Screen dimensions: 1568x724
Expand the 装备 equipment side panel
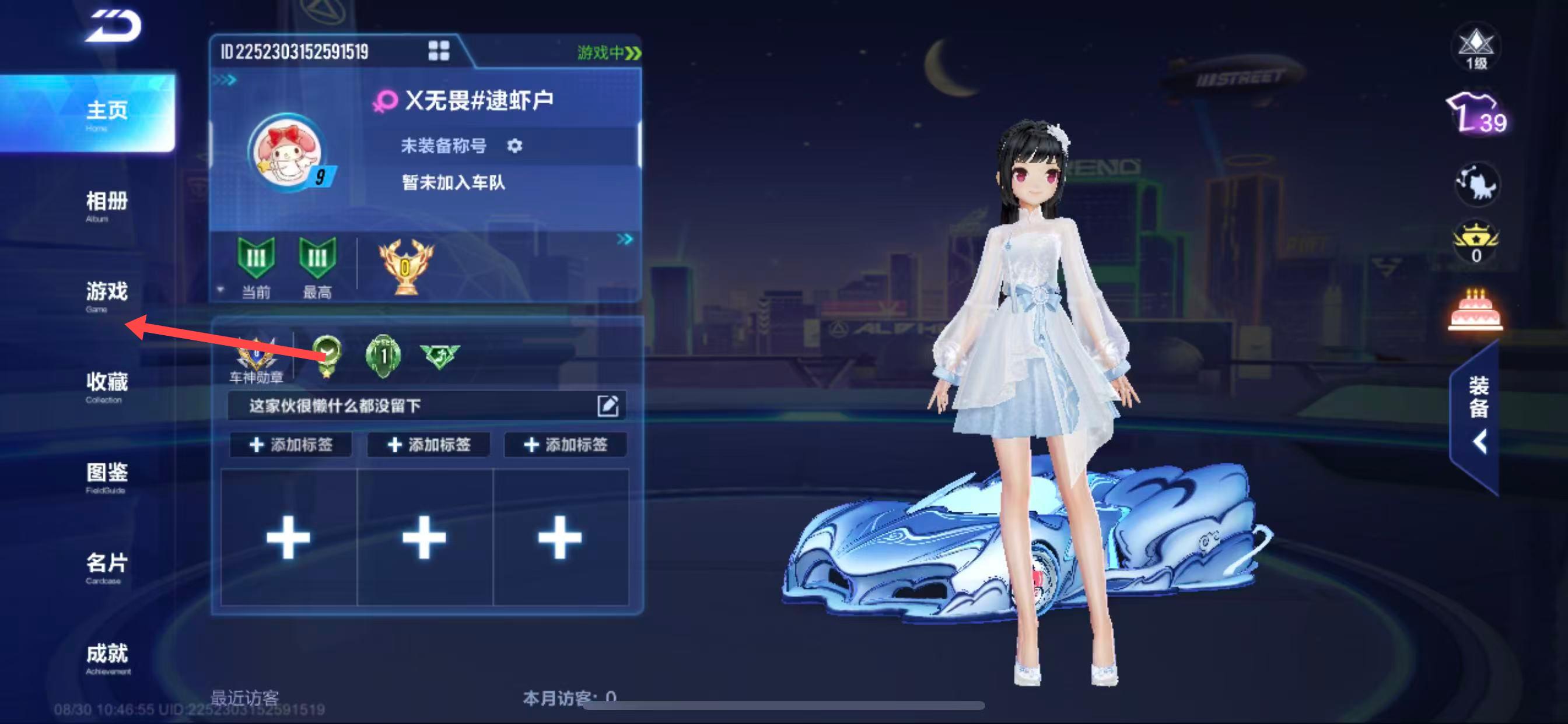[1478, 417]
